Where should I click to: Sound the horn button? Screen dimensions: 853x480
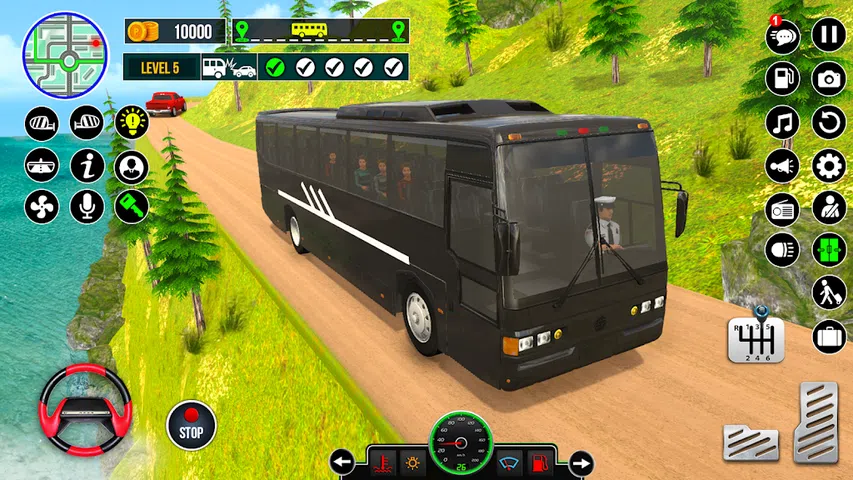pyautogui.click(x=783, y=165)
